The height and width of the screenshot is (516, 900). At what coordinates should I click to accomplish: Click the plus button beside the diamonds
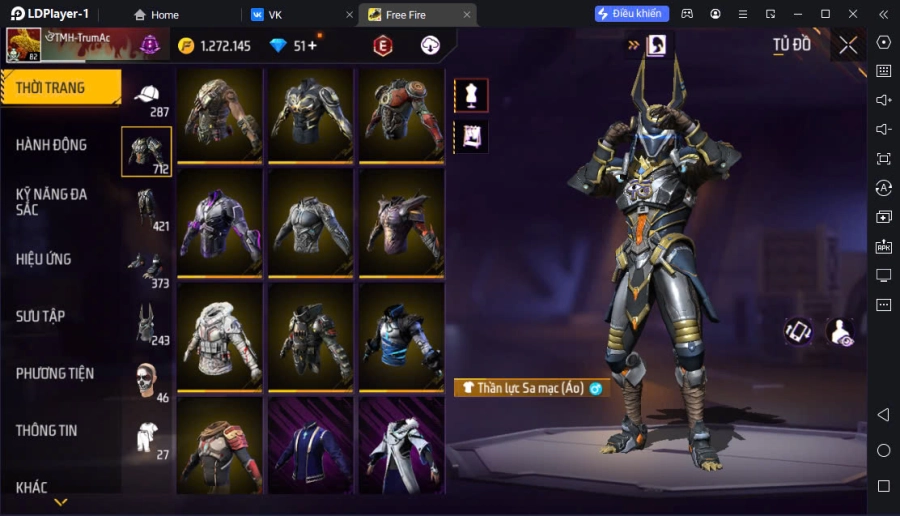312,46
